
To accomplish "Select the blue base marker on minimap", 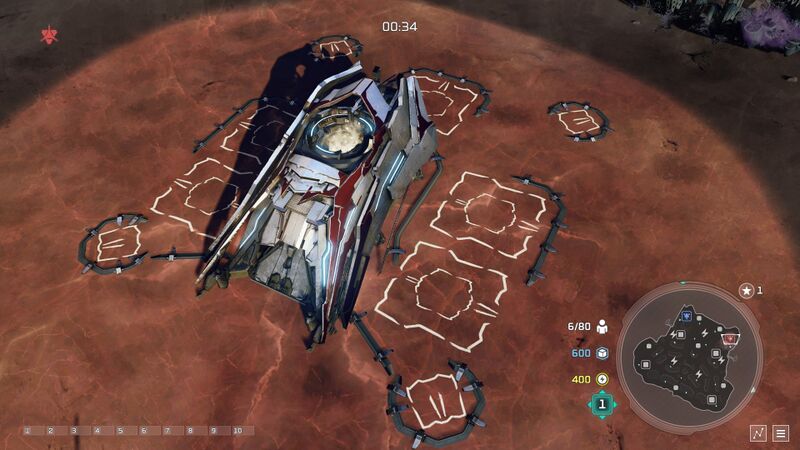I will [x=686, y=316].
